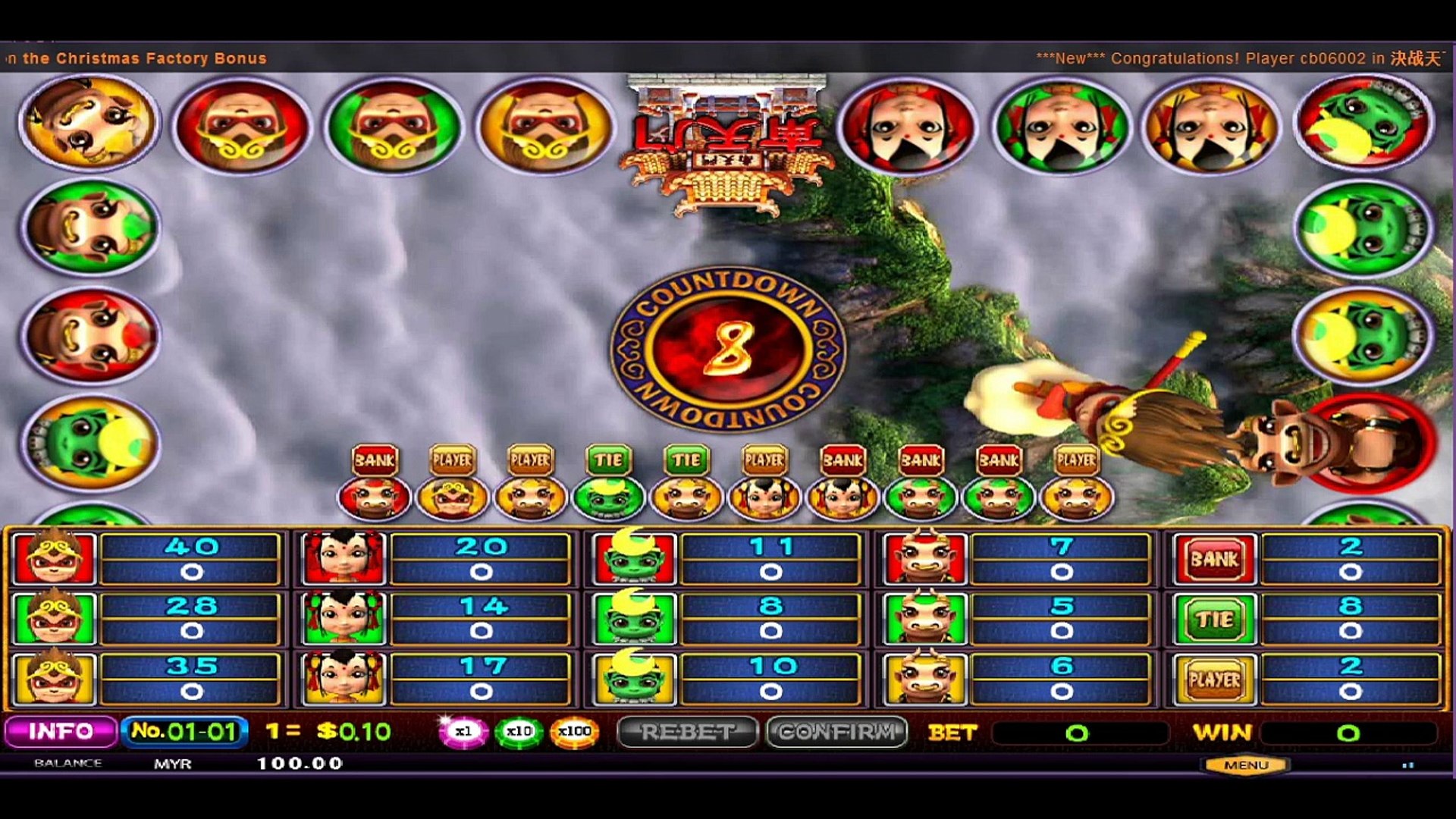This screenshot has width=1456, height=819.
Task: Bet on yellow bull paying 6
Action: (924, 679)
